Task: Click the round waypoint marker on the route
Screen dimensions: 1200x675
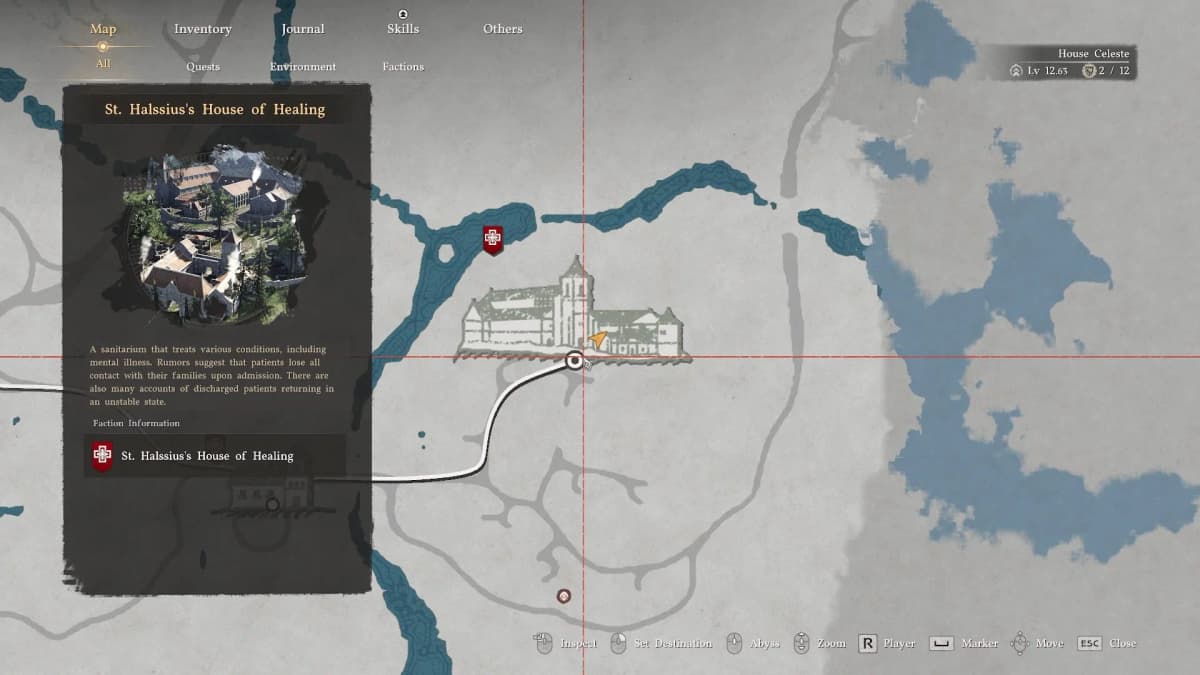Action: point(574,361)
